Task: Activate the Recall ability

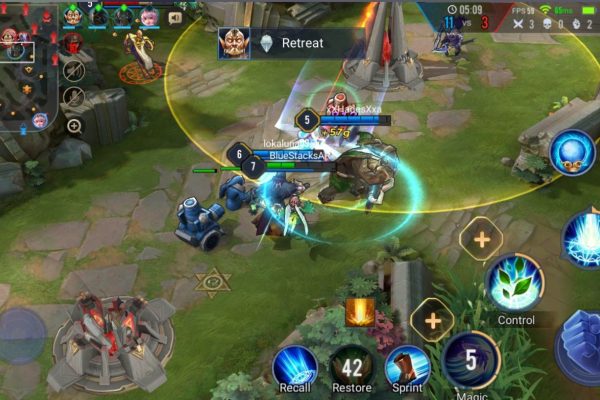Action: pyautogui.click(x=295, y=366)
